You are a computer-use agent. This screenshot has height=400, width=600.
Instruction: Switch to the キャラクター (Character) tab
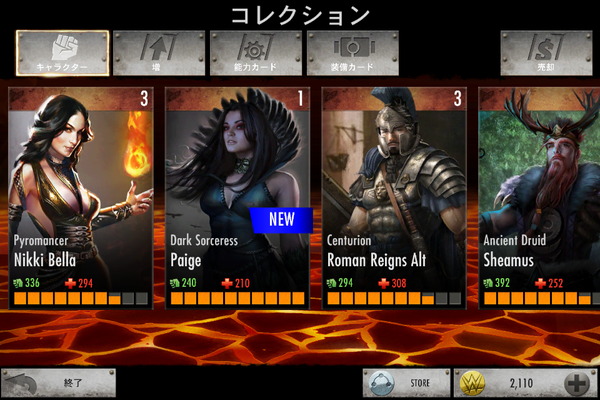[x=62, y=54]
